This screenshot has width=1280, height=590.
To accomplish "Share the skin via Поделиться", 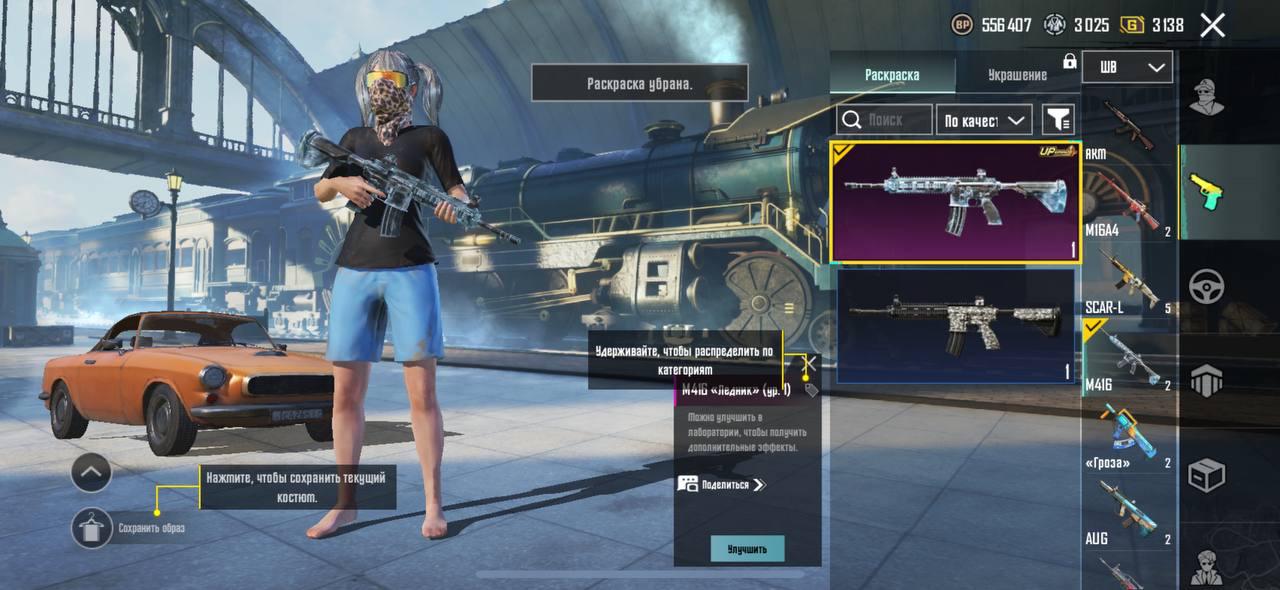I will (722, 484).
